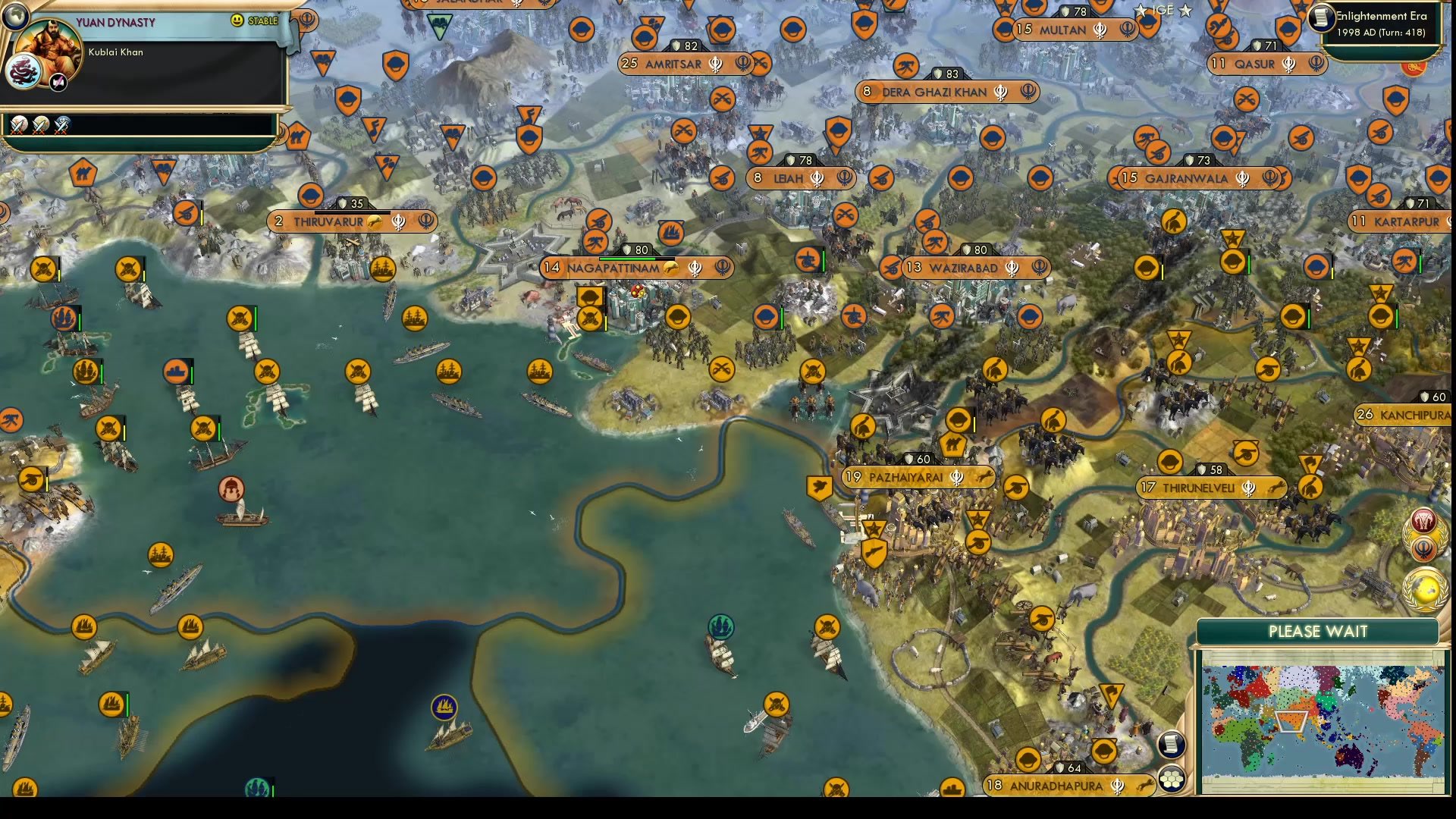Screen dimensions: 1456x819
Task: Click the PLEASE WAIT banner
Action: pyautogui.click(x=1317, y=631)
